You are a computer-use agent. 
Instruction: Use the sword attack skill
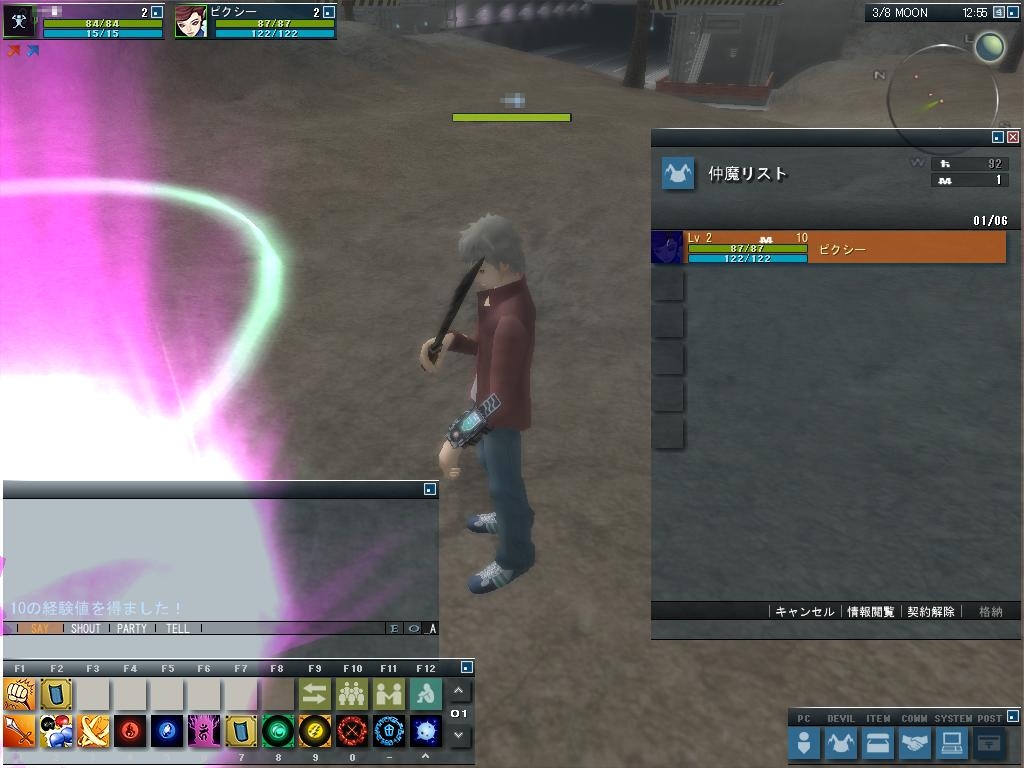[x=19, y=731]
